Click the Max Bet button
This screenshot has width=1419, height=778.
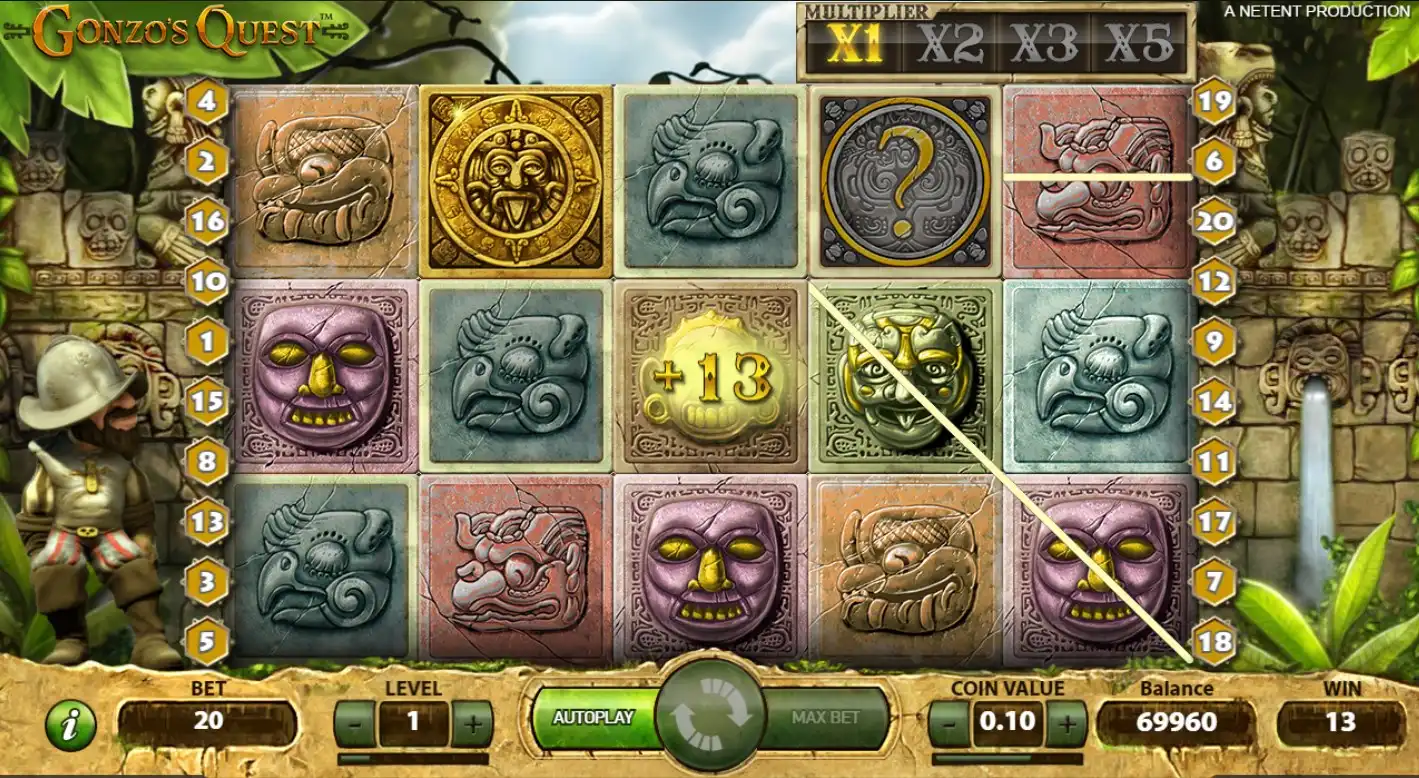pos(826,718)
